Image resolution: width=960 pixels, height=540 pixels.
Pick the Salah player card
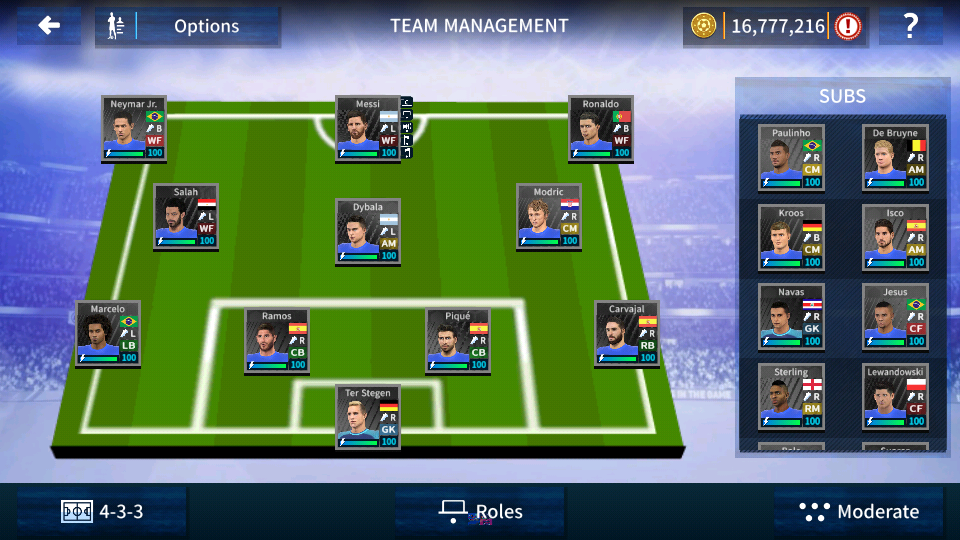tap(186, 216)
